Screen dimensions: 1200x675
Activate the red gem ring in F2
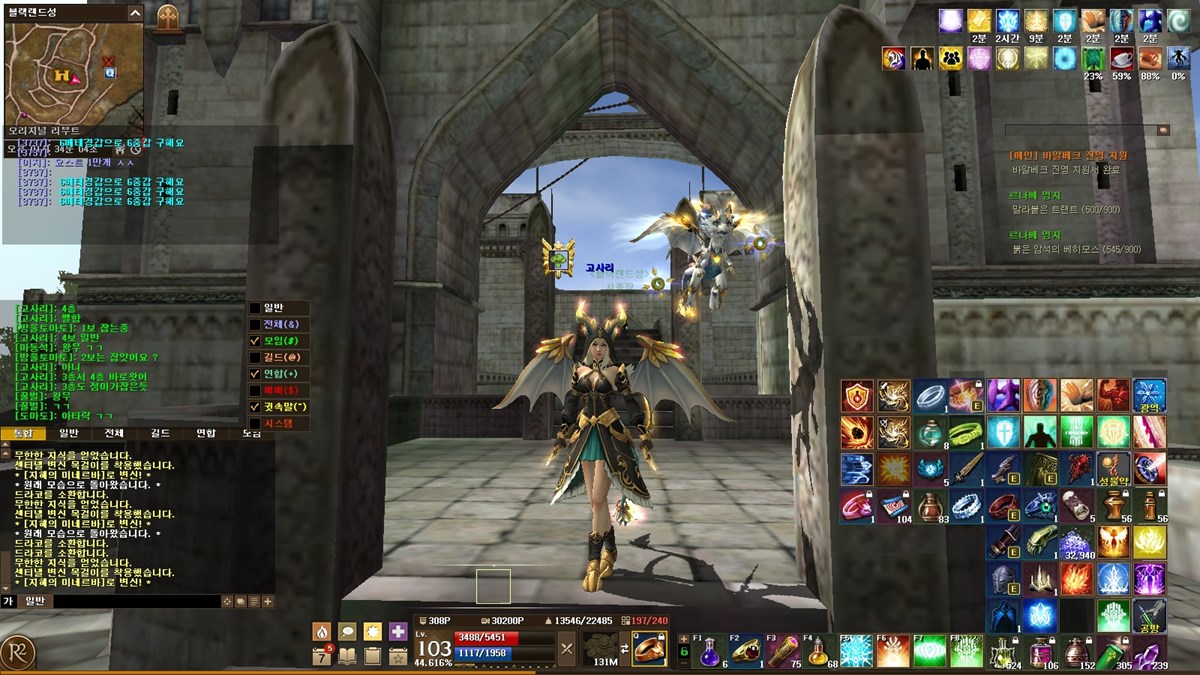coord(747,652)
